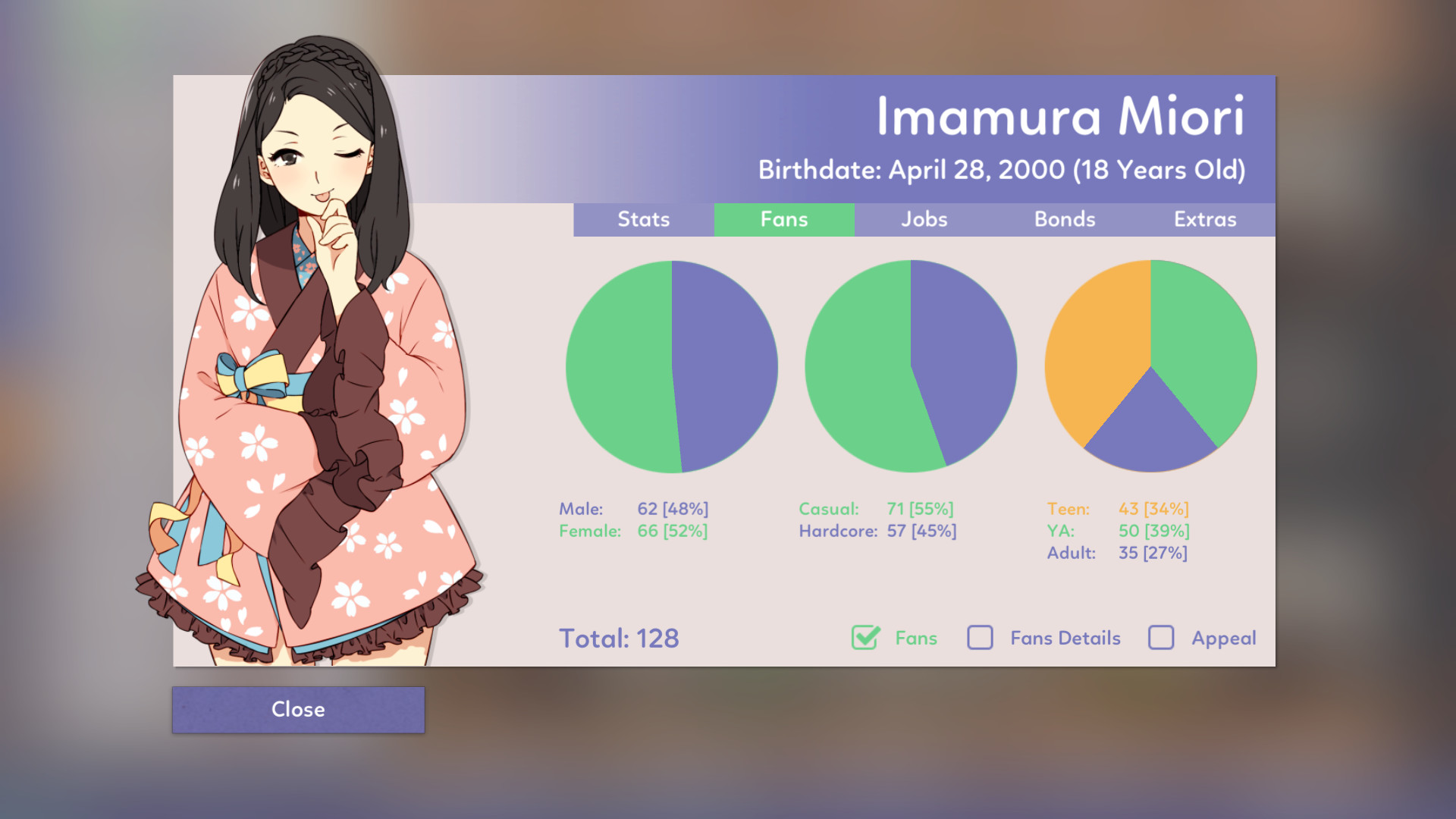The width and height of the screenshot is (1456, 819).
Task: View the Extras tab
Action: click(x=1204, y=219)
